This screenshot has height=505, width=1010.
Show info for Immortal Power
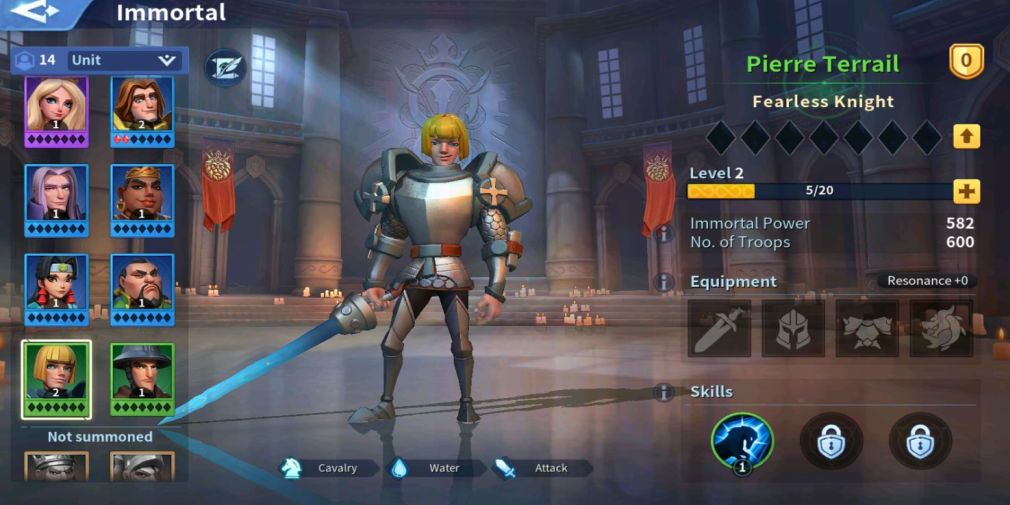663,233
